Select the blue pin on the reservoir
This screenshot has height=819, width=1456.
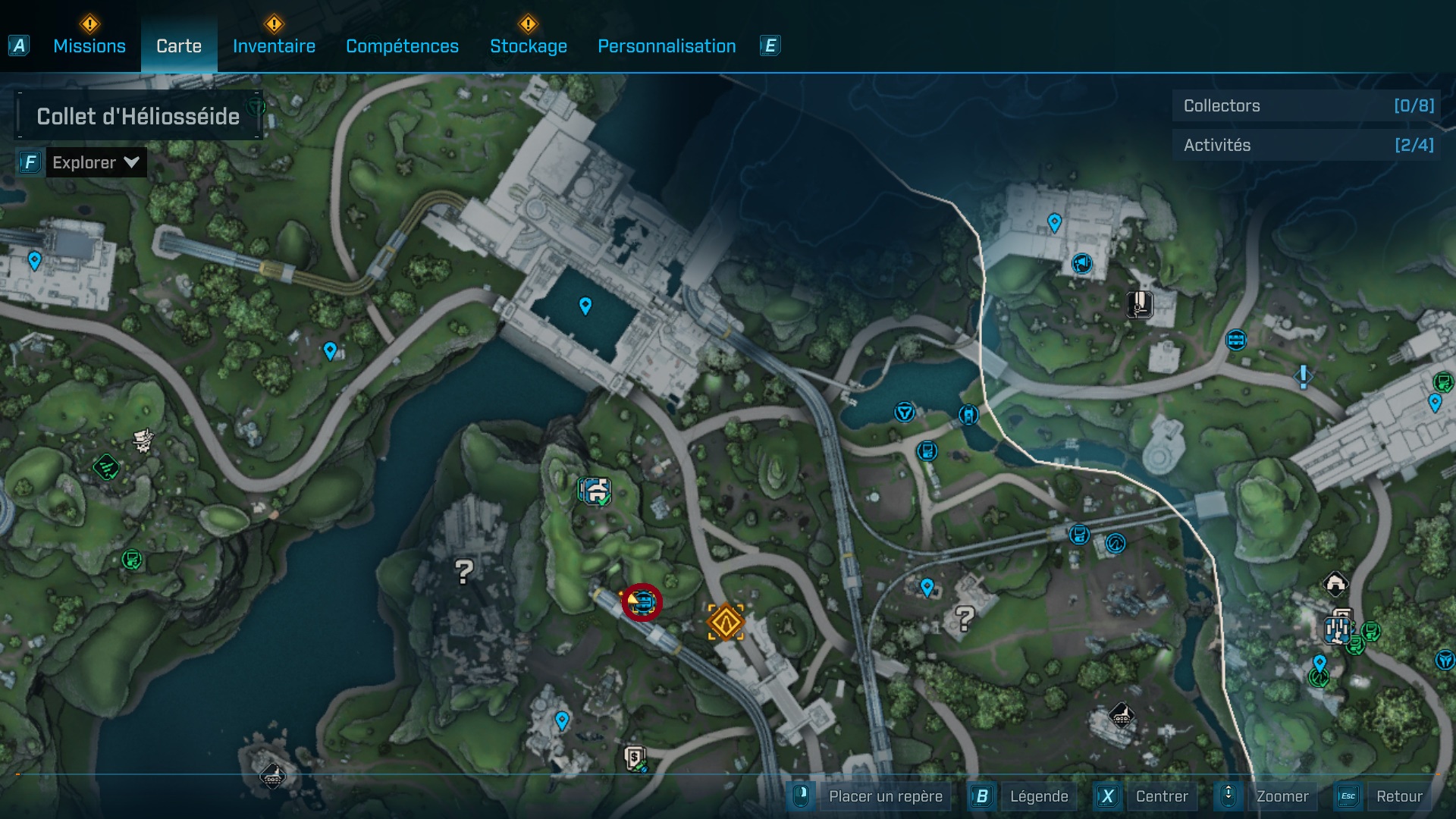585,306
